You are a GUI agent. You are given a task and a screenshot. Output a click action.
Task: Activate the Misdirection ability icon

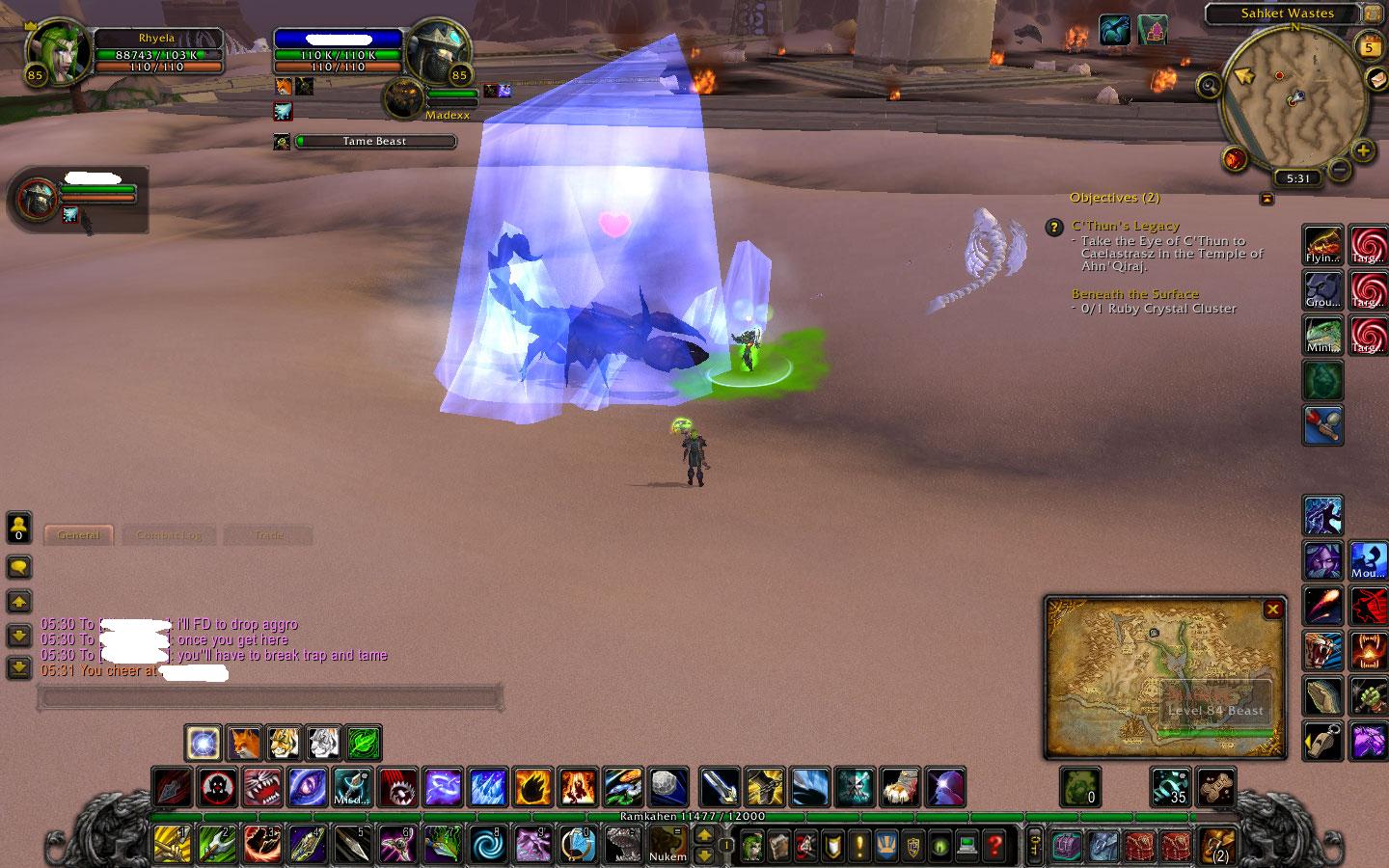352,787
